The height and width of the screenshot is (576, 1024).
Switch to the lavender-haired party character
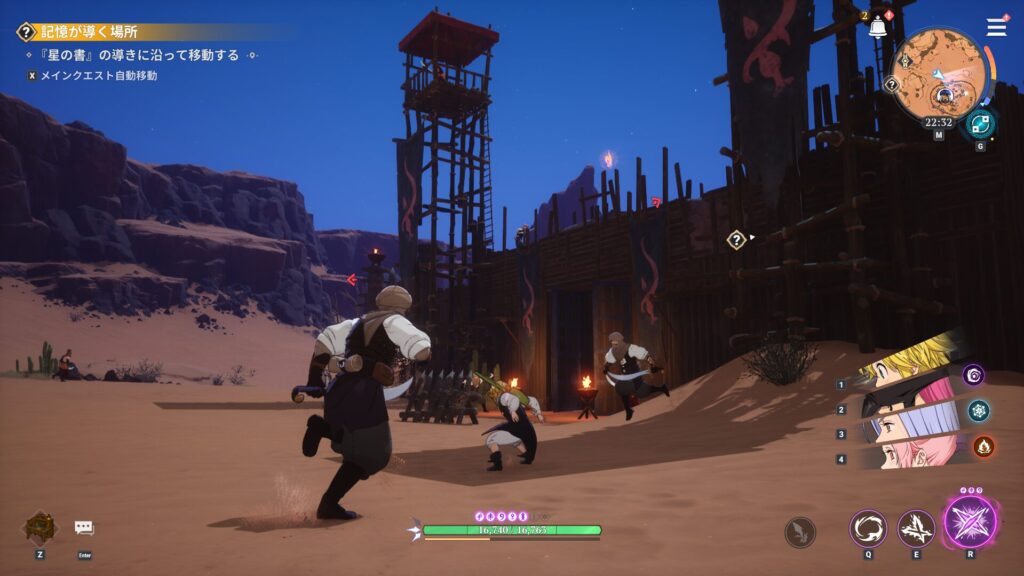coord(895,427)
